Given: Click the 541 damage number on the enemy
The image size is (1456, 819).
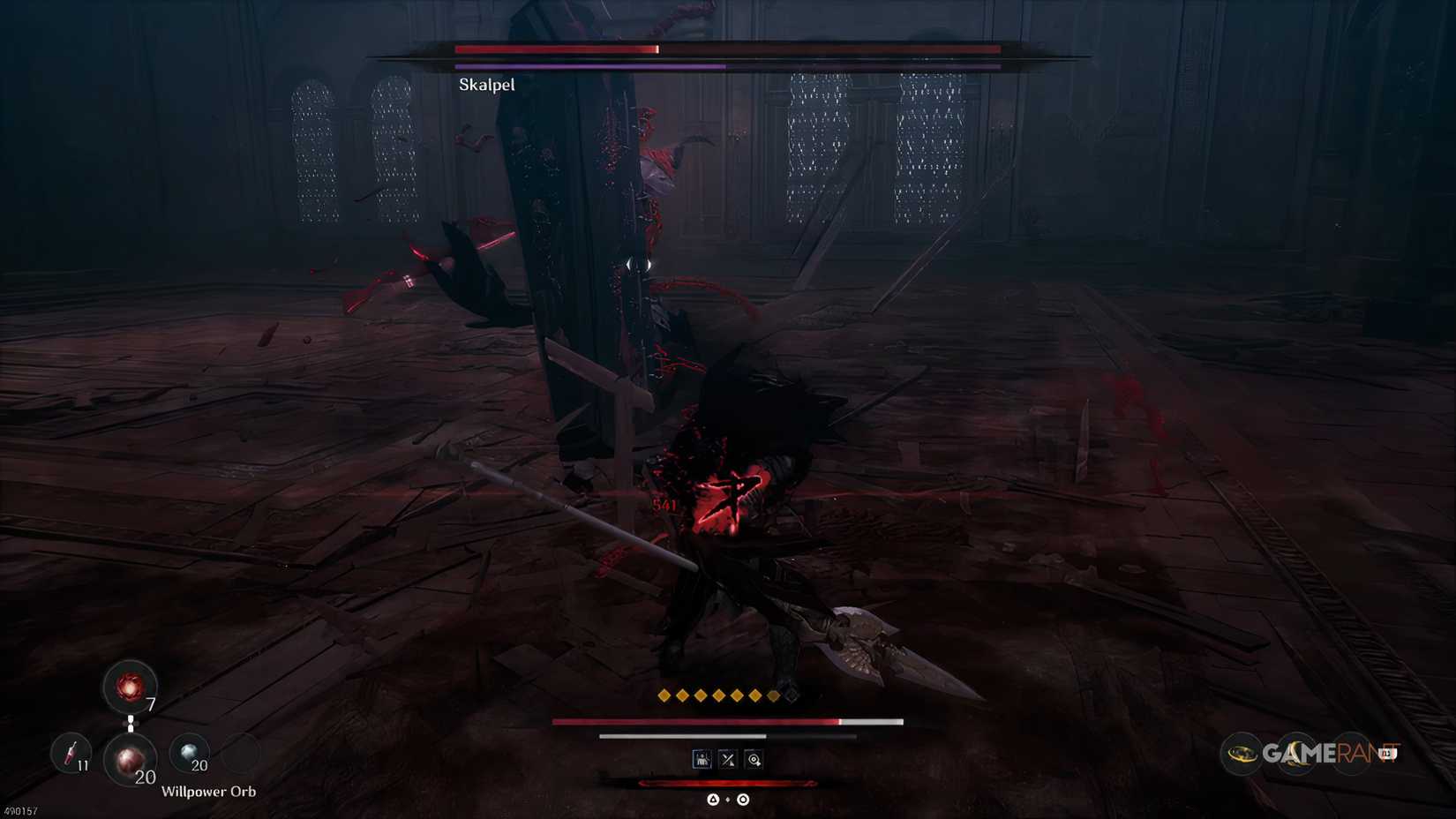Looking at the screenshot, I should (662, 504).
